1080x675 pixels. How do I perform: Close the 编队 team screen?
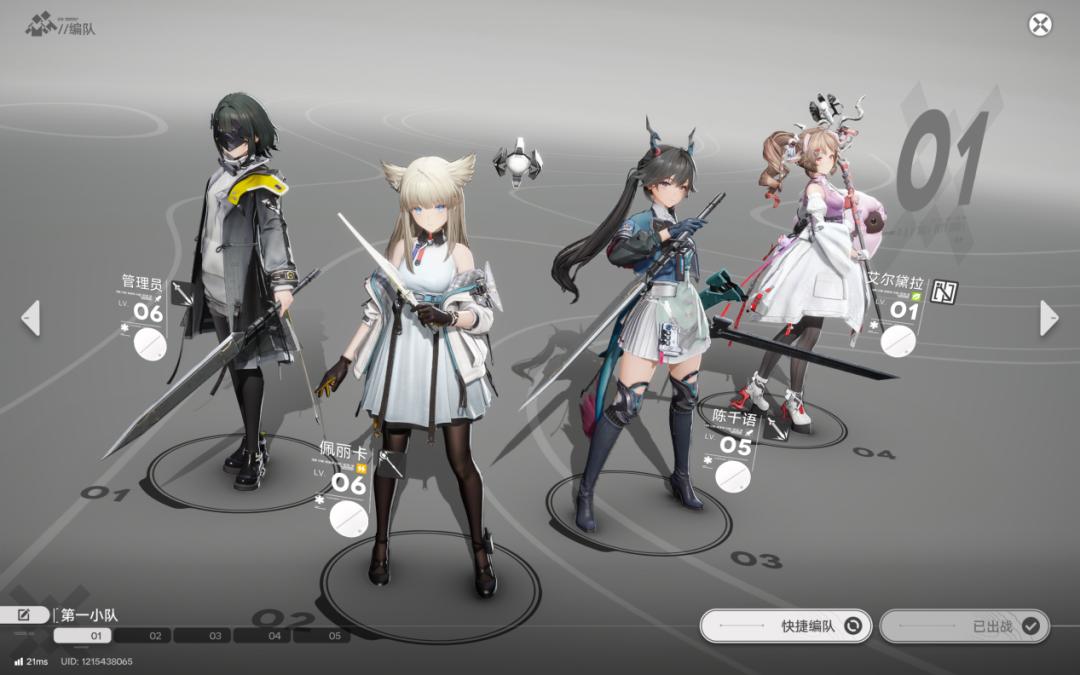[x=1040, y=25]
